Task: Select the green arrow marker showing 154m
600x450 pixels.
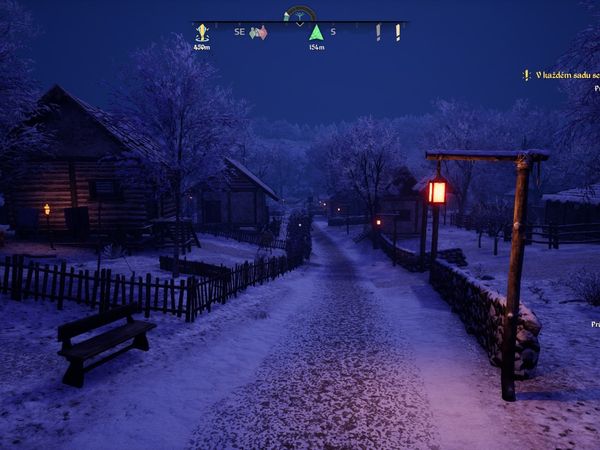Action: point(316,33)
